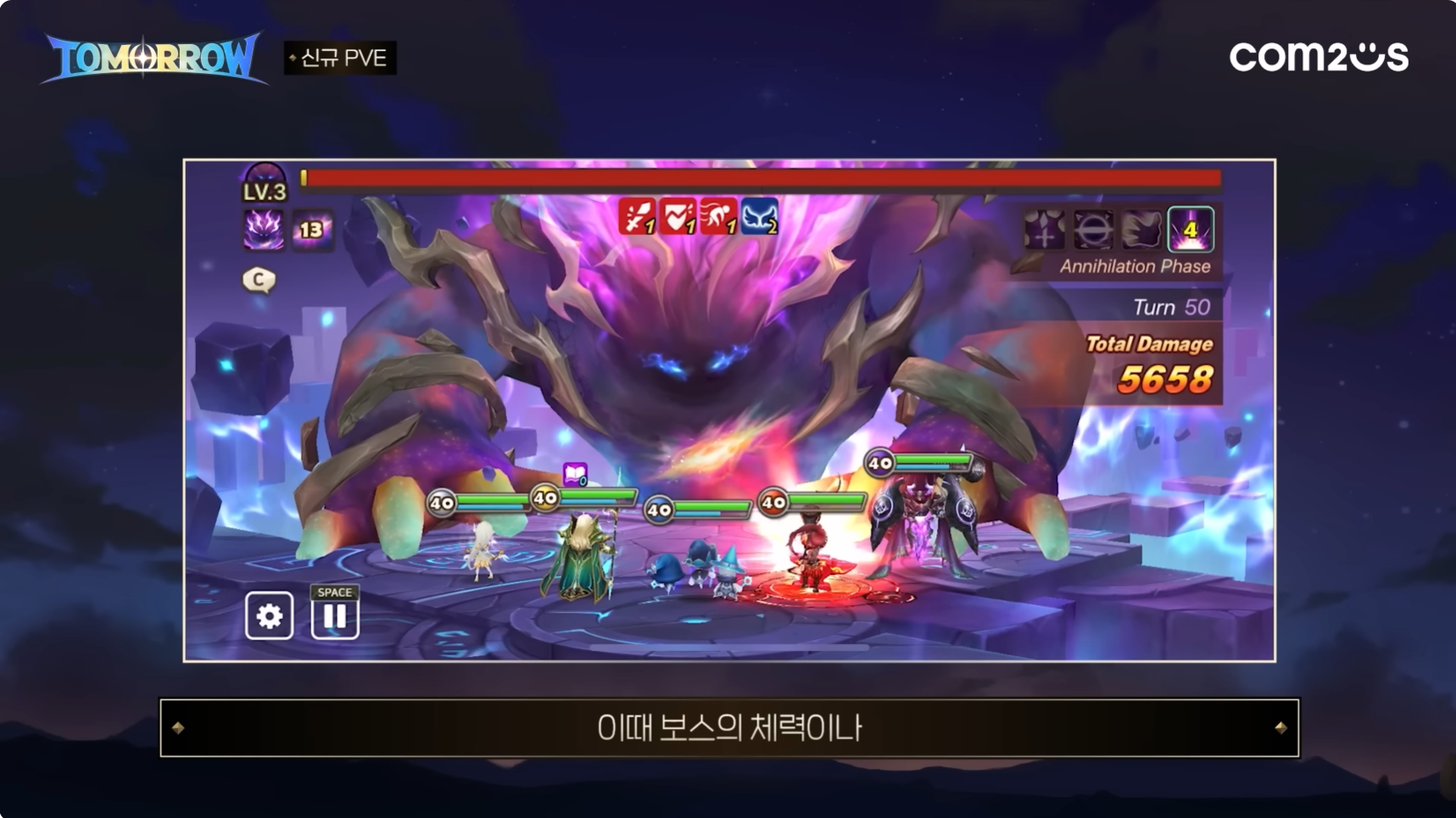Select the boss purple flame skill icon
The height and width of the screenshot is (818, 1456).
click(264, 229)
